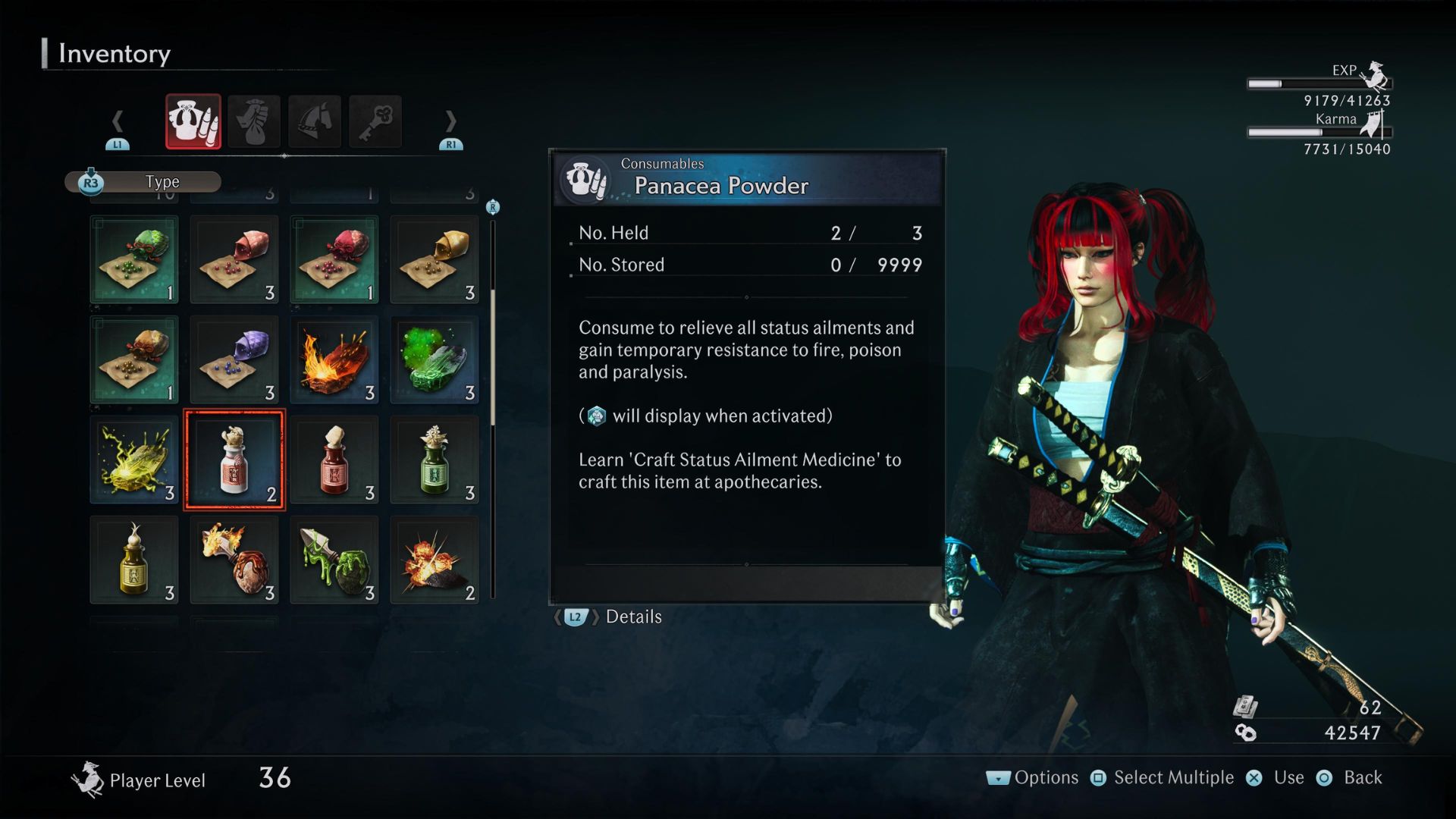
Task: Pick the yellow medicine bottle slot
Action: point(134,560)
